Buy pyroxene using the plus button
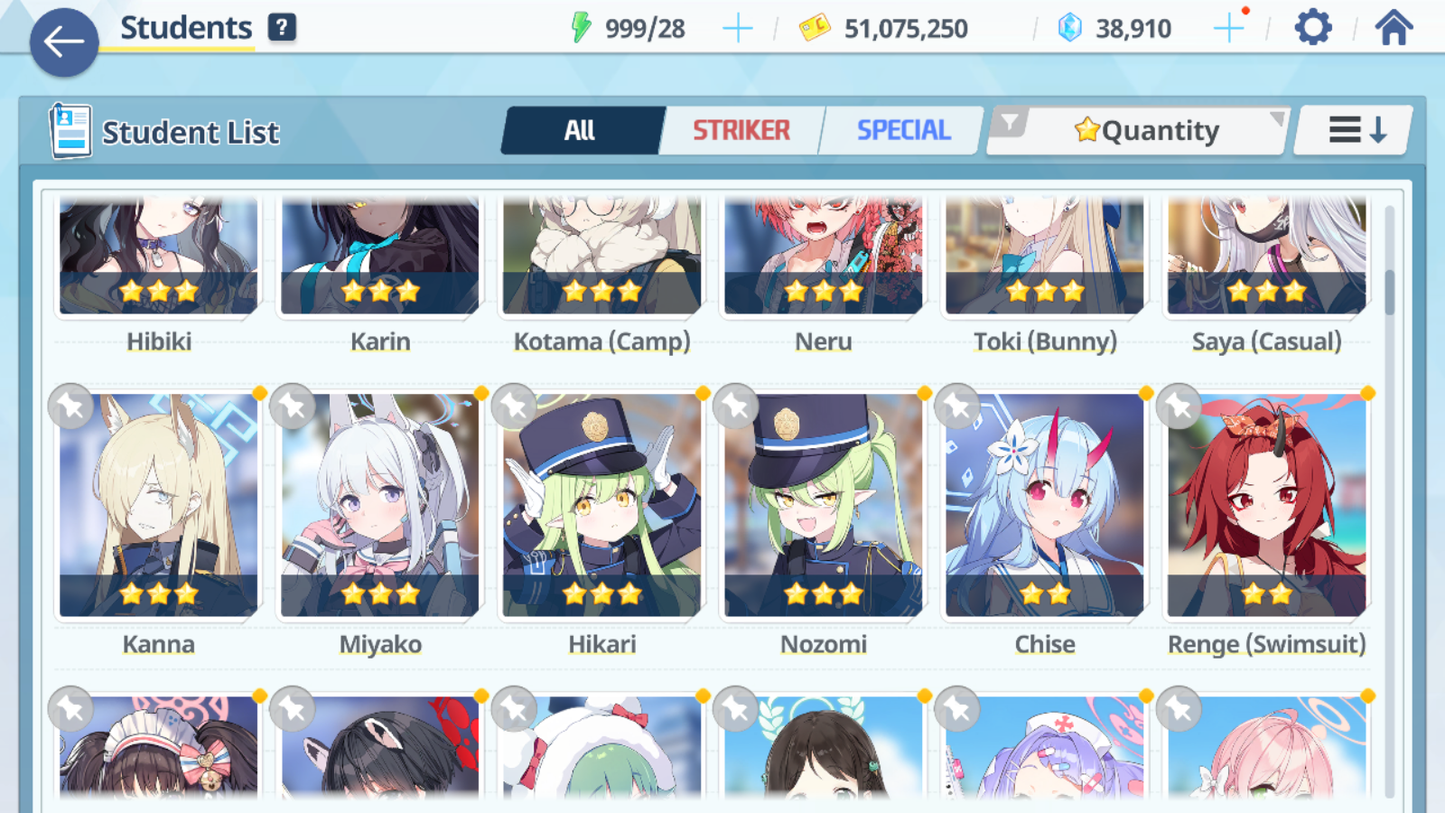The height and width of the screenshot is (813, 1445). point(1228,27)
